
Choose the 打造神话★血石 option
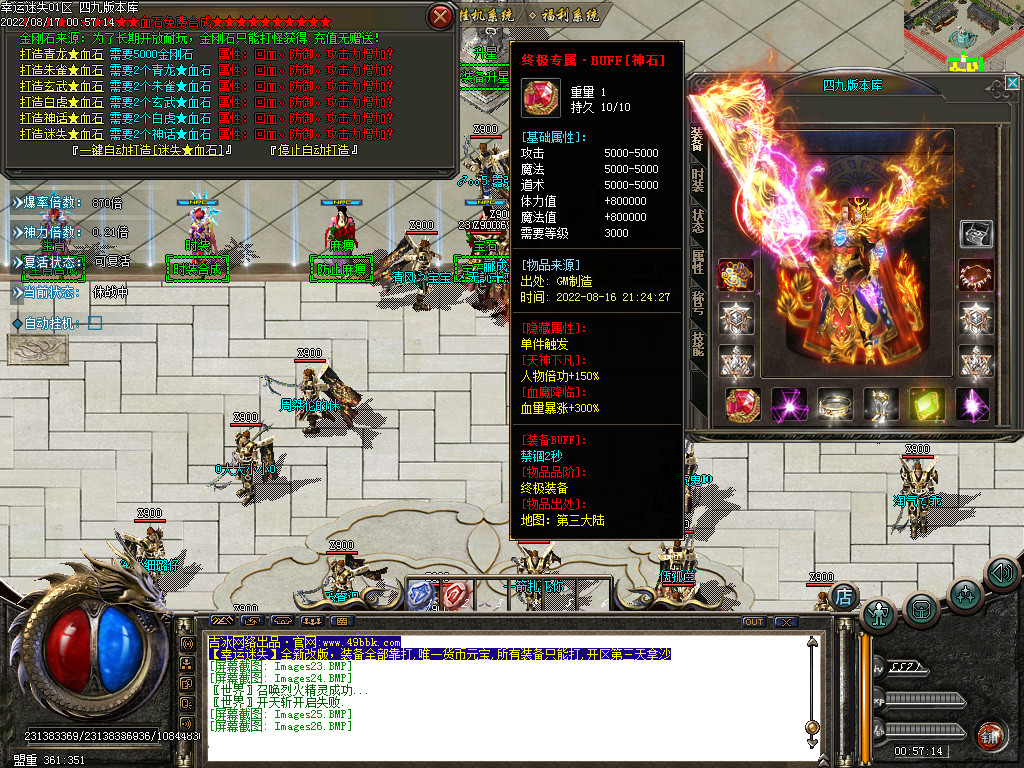click(61, 118)
